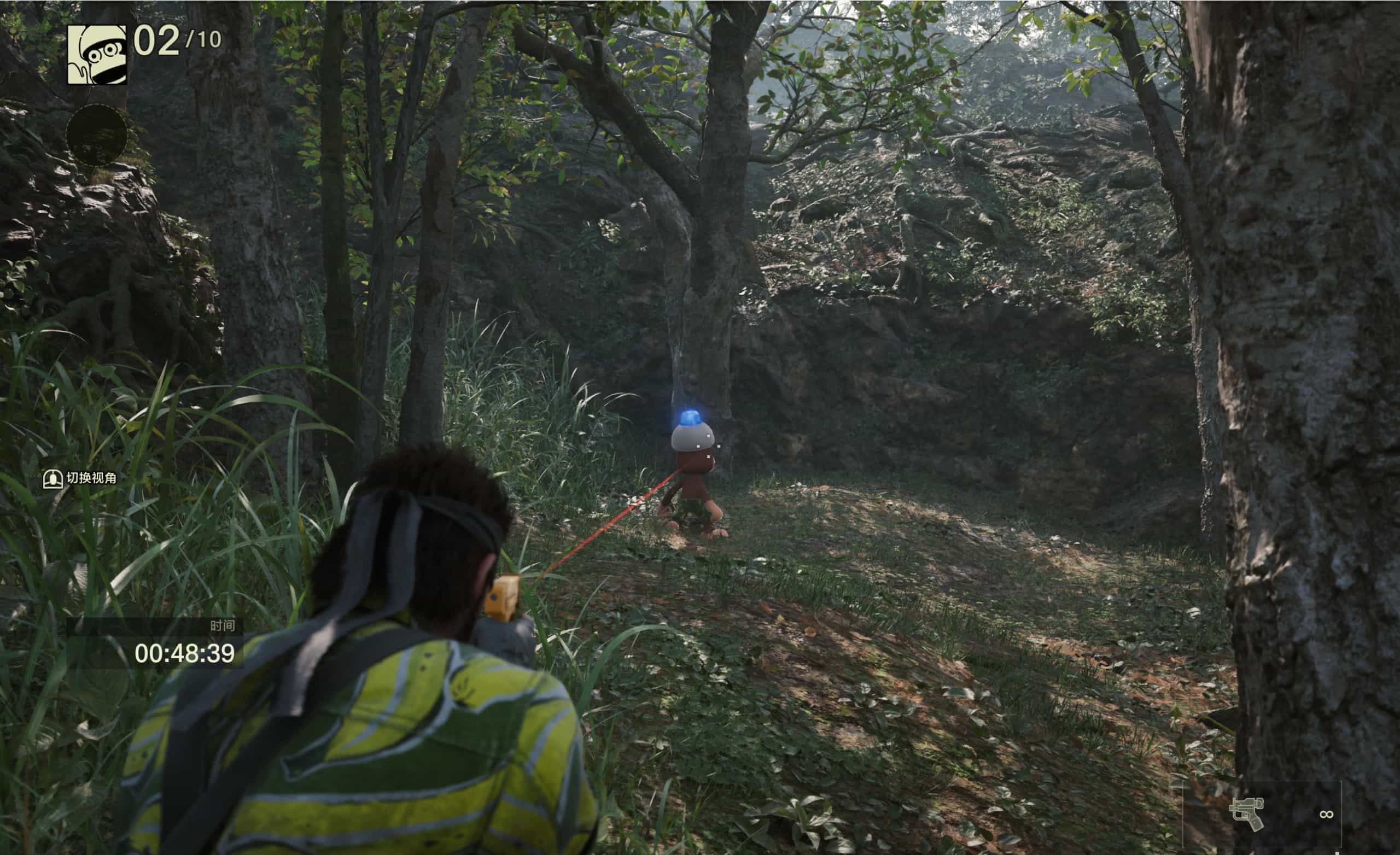1400x855 pixels.
Task: Open the dark circular radar
Action: pos(97,135)
